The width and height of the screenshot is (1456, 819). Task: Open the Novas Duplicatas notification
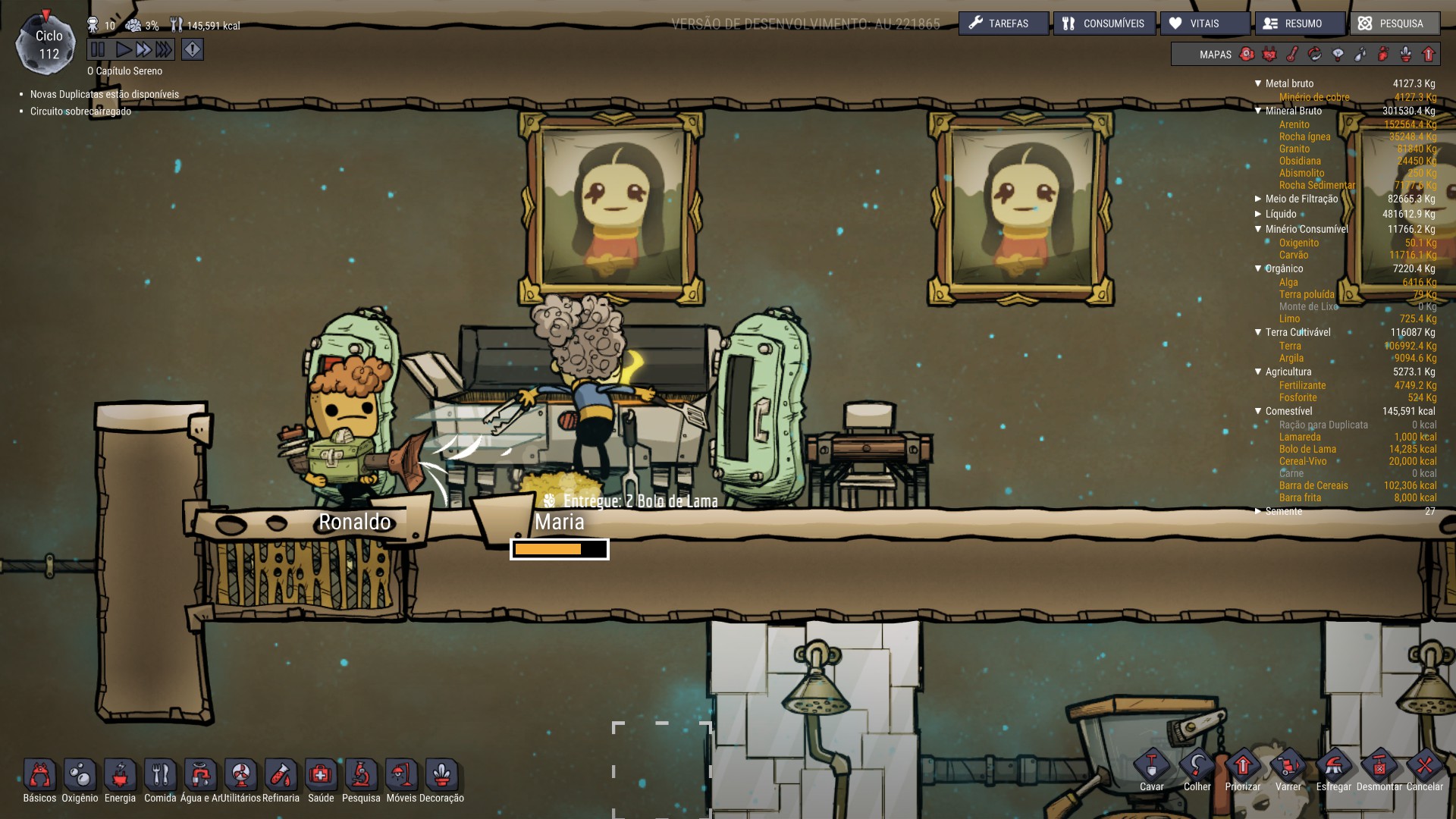pos(104,95)
